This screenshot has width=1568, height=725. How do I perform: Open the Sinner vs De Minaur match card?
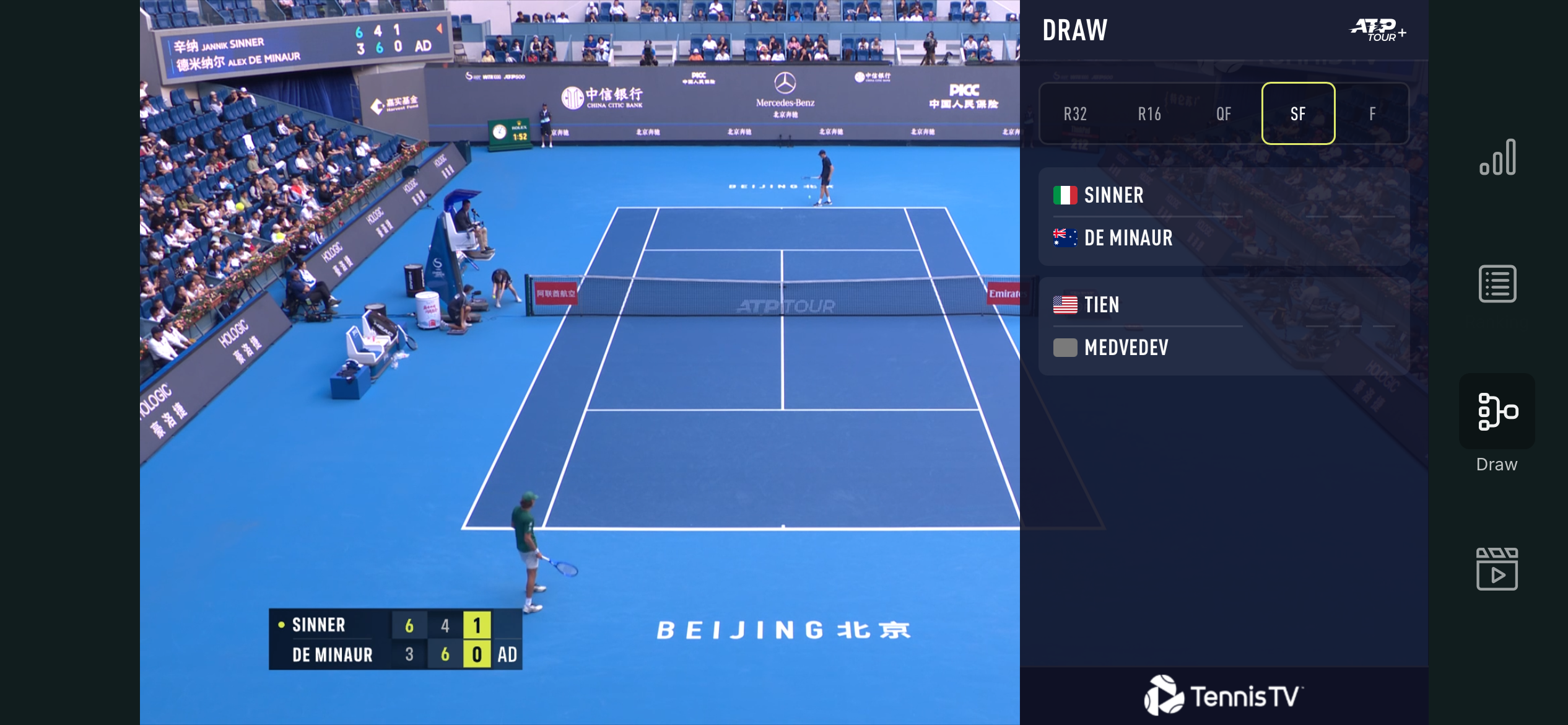pos(1224,216)
